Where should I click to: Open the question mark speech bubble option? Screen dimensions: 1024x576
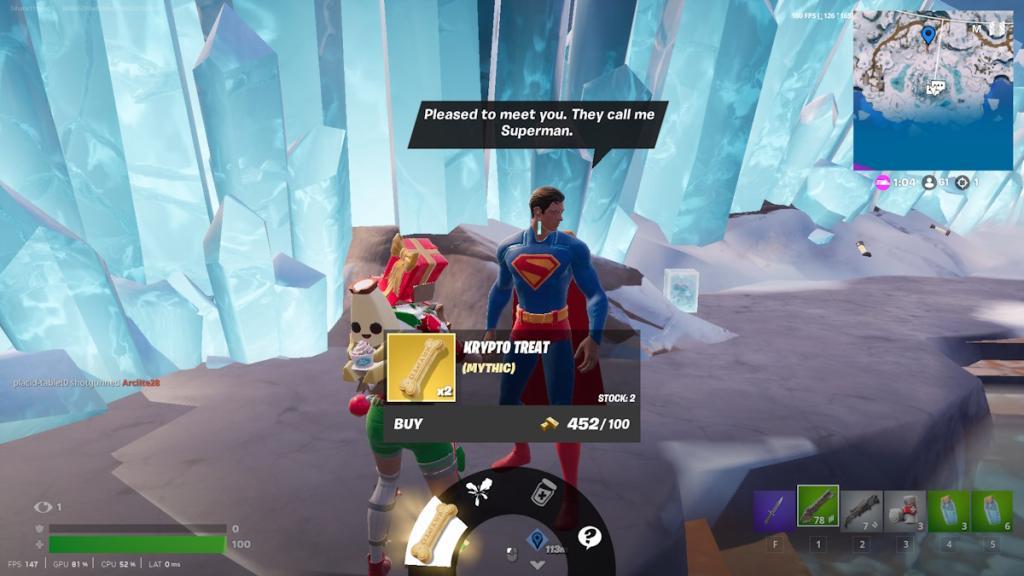[589, 537]
